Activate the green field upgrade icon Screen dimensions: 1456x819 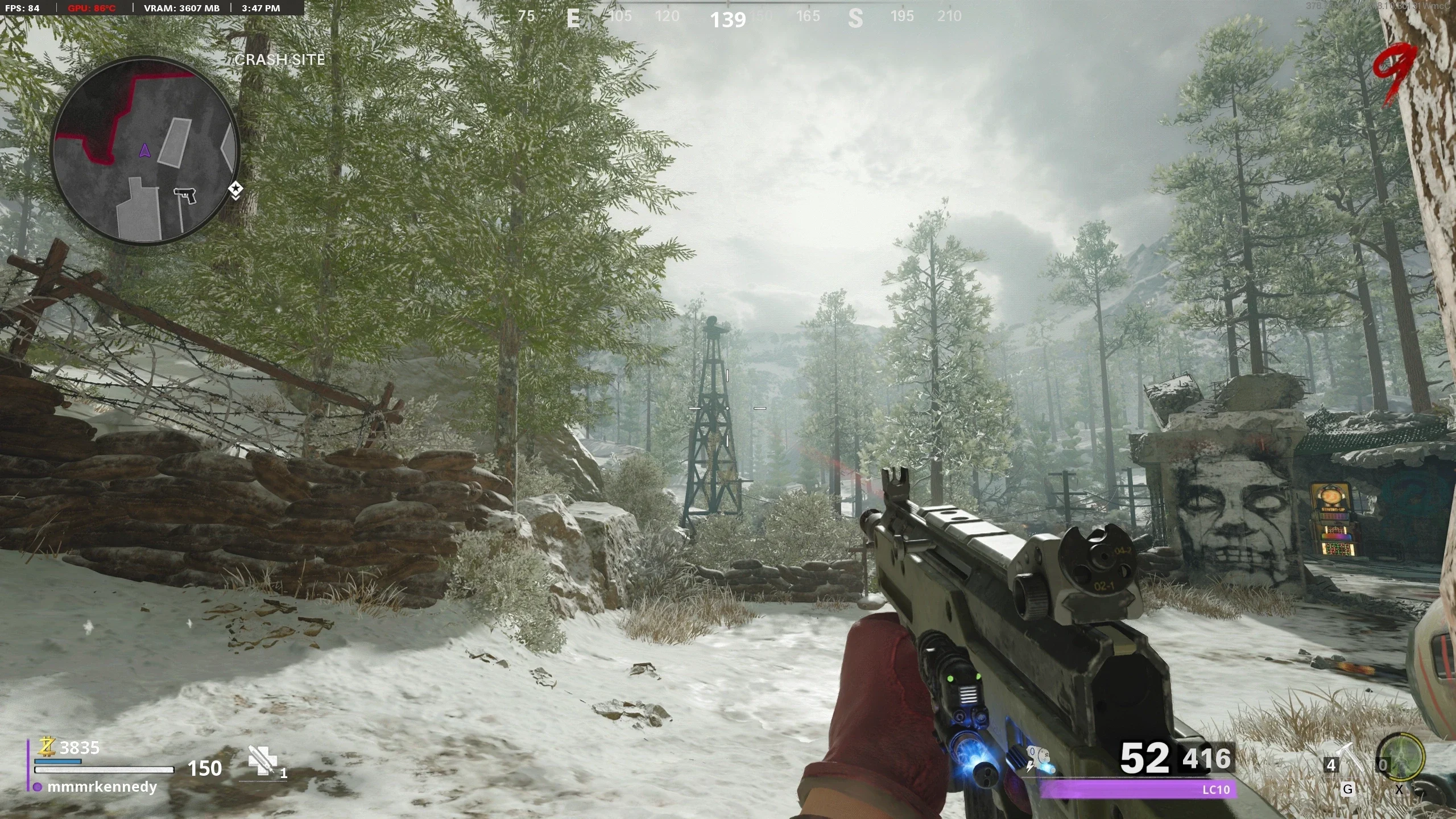pyautogui.click(x=1402, y=757)
